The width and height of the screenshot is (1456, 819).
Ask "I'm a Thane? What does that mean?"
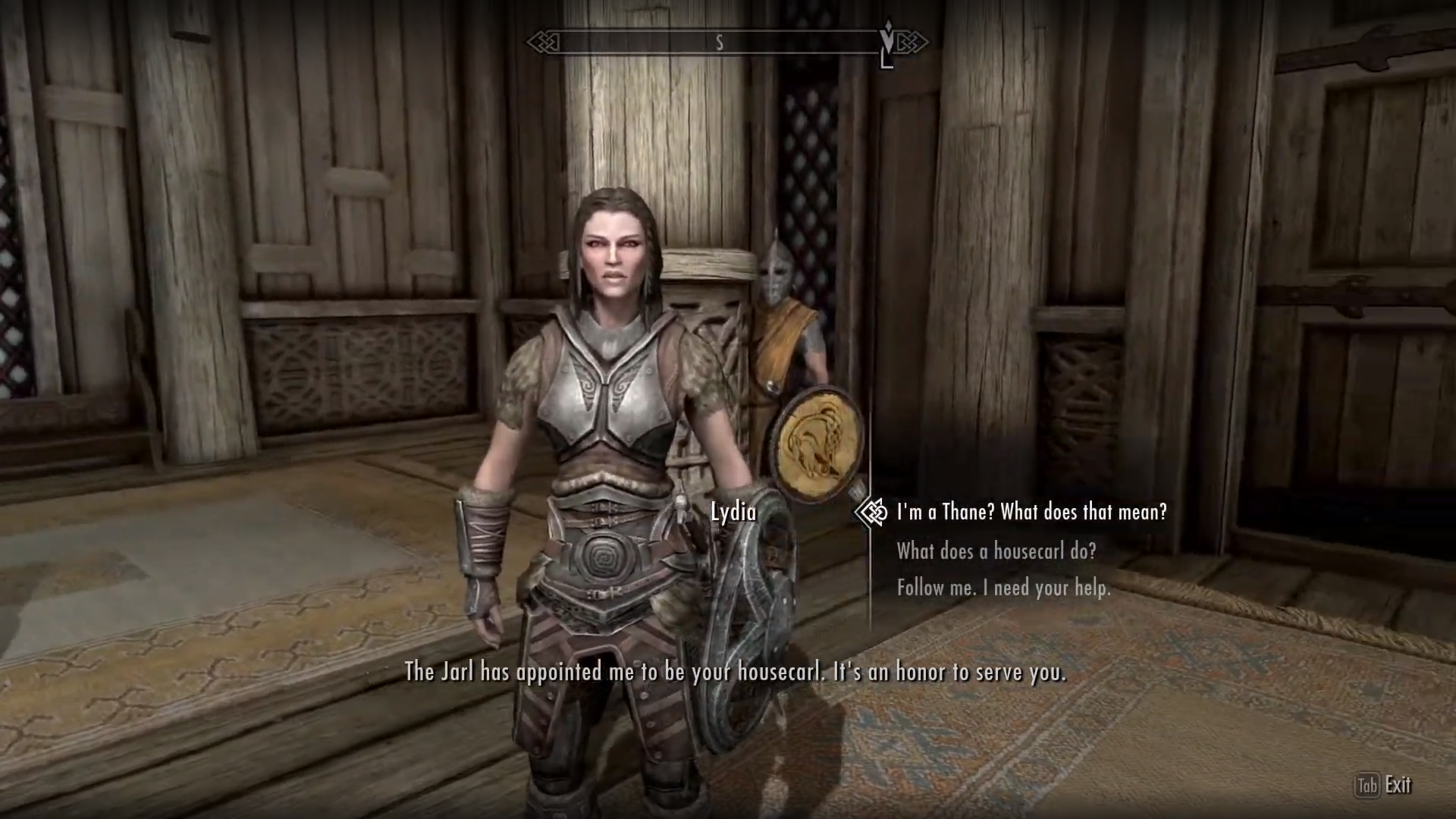(1031, 513)
